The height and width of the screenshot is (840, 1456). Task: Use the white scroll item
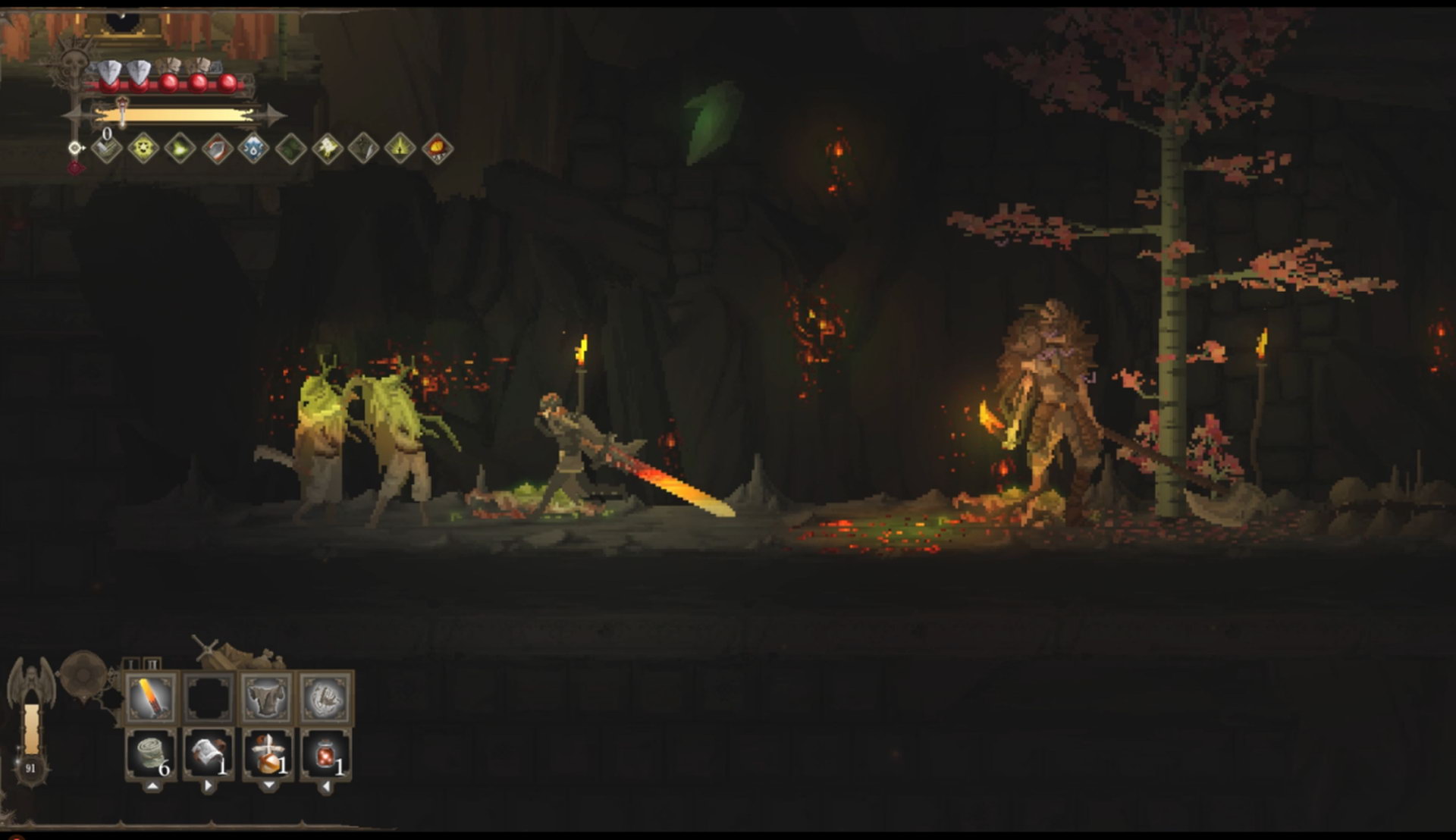[x=209, y=754]
